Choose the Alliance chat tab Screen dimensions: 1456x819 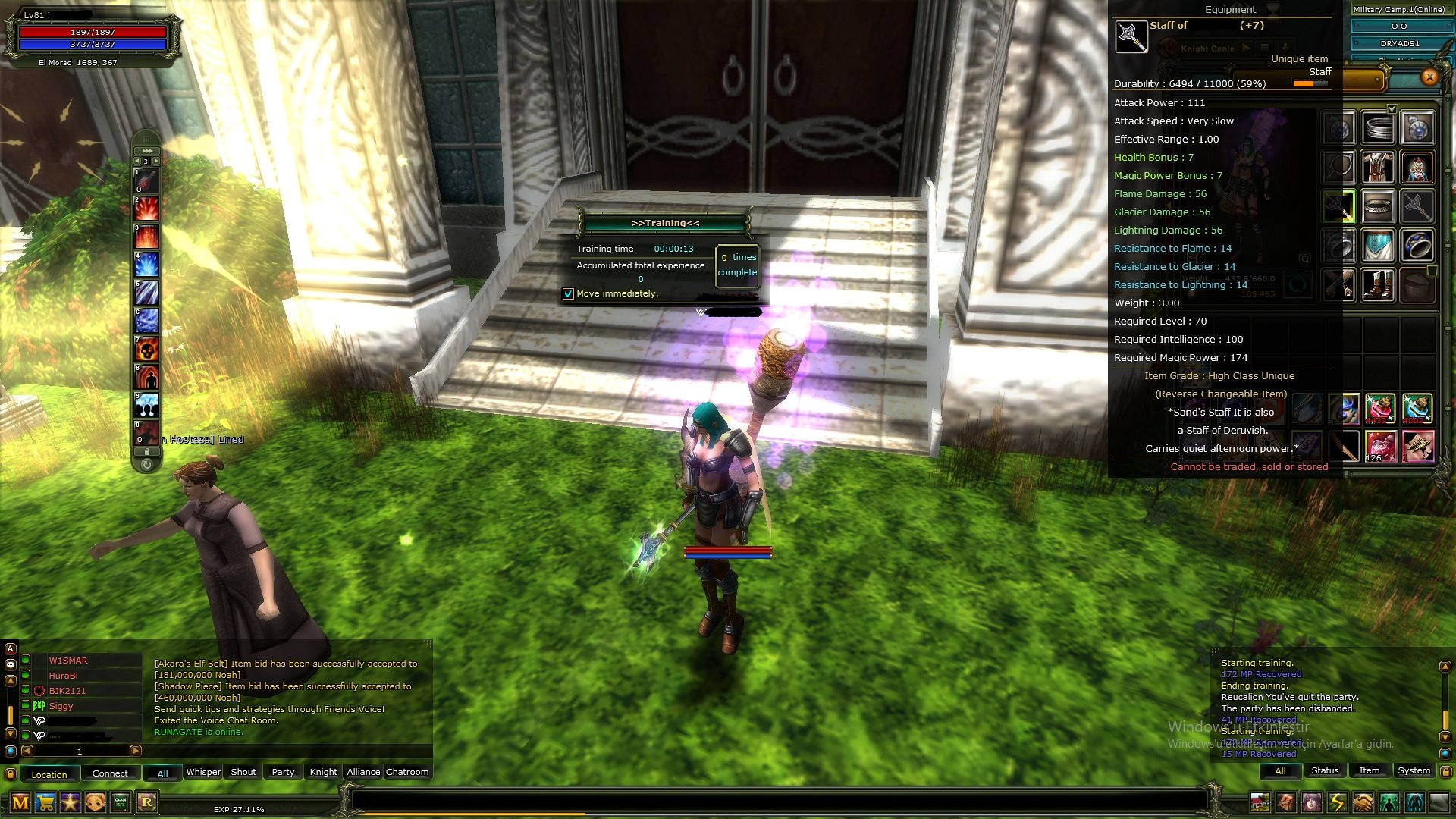coord(363,772)
